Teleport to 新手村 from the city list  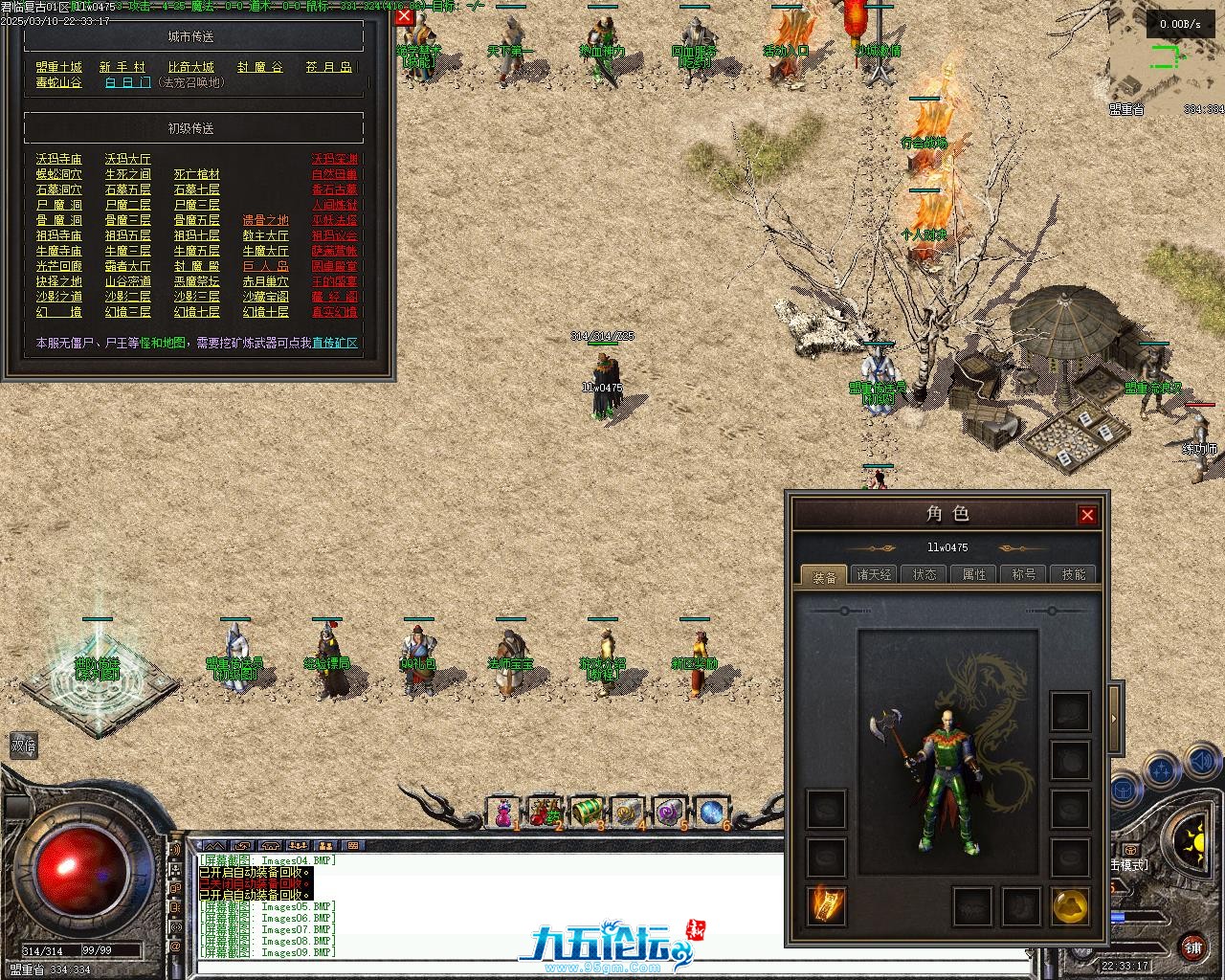pos(122,67)
